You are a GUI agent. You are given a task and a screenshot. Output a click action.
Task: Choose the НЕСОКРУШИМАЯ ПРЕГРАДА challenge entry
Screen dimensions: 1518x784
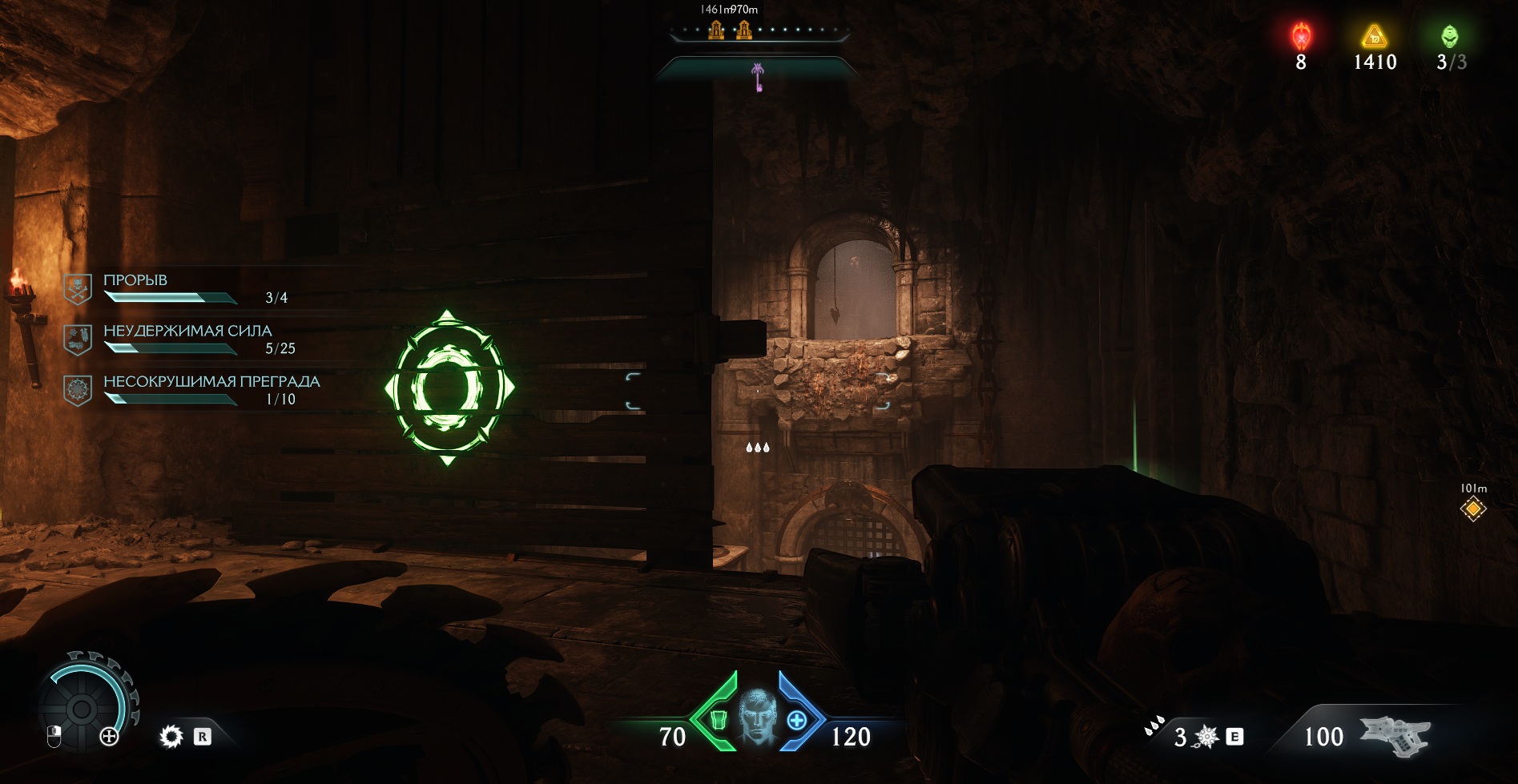[210, 389]
